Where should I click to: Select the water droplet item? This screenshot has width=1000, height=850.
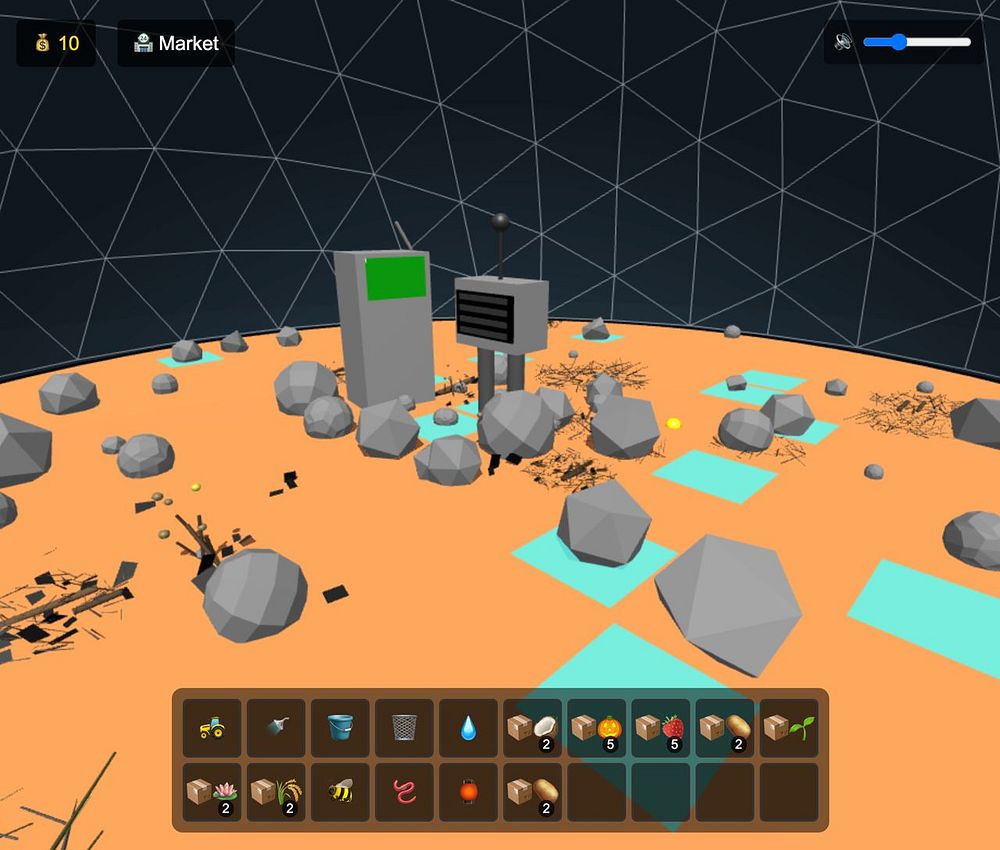468,728
